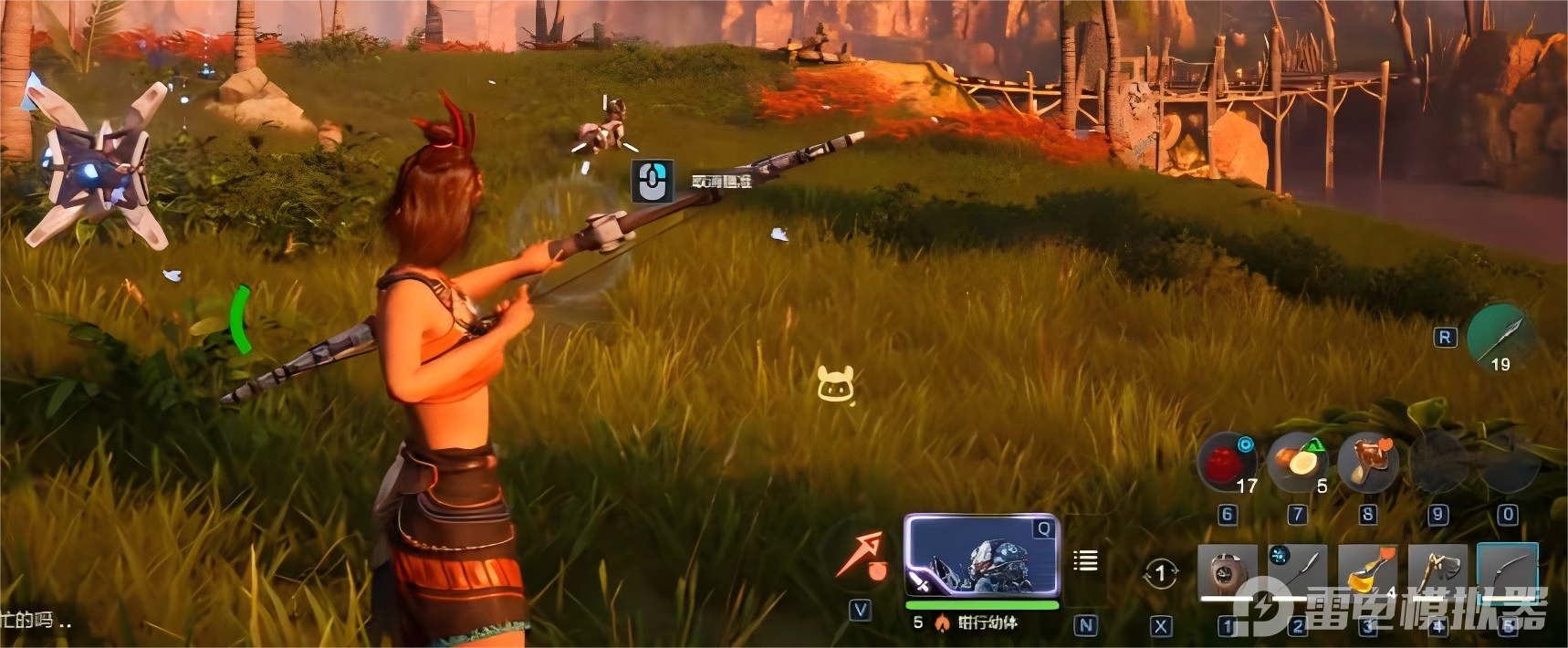Screen dimensions: 1568x648
Task: Select the round stone device hotbar slot
Action: [x=1228, y=573]
